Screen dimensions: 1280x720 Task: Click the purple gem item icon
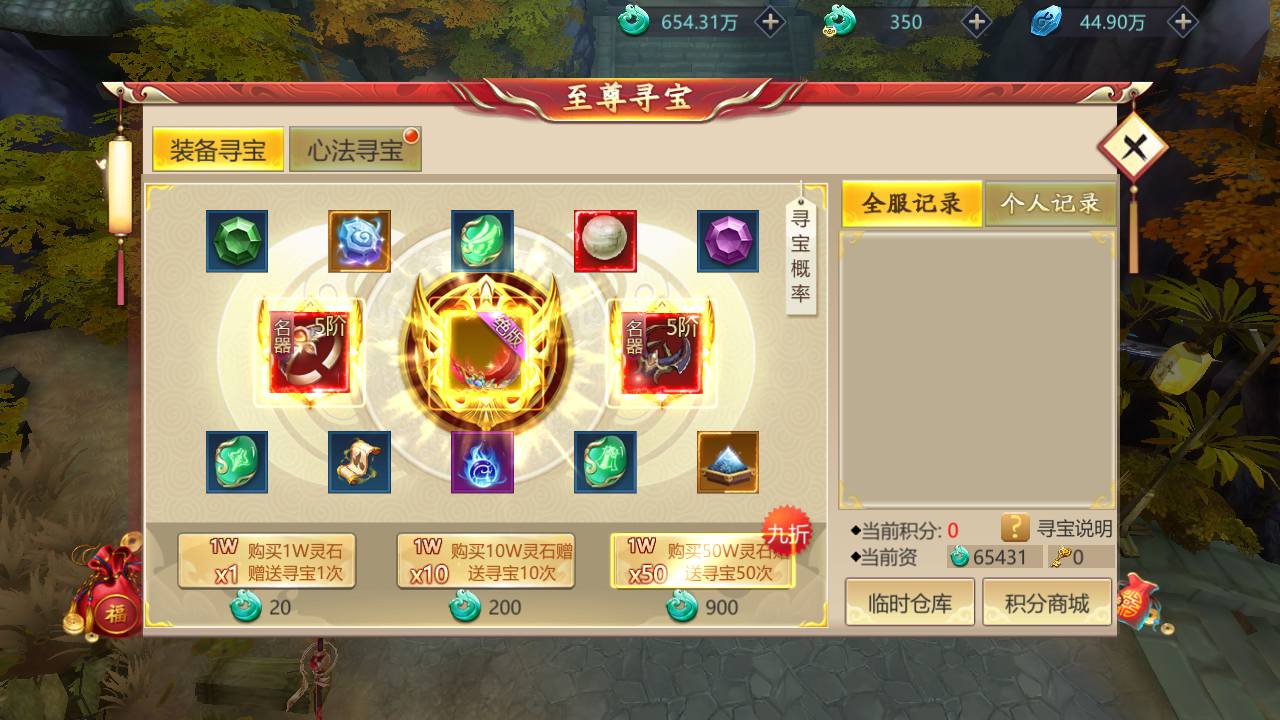pos(727,241)
